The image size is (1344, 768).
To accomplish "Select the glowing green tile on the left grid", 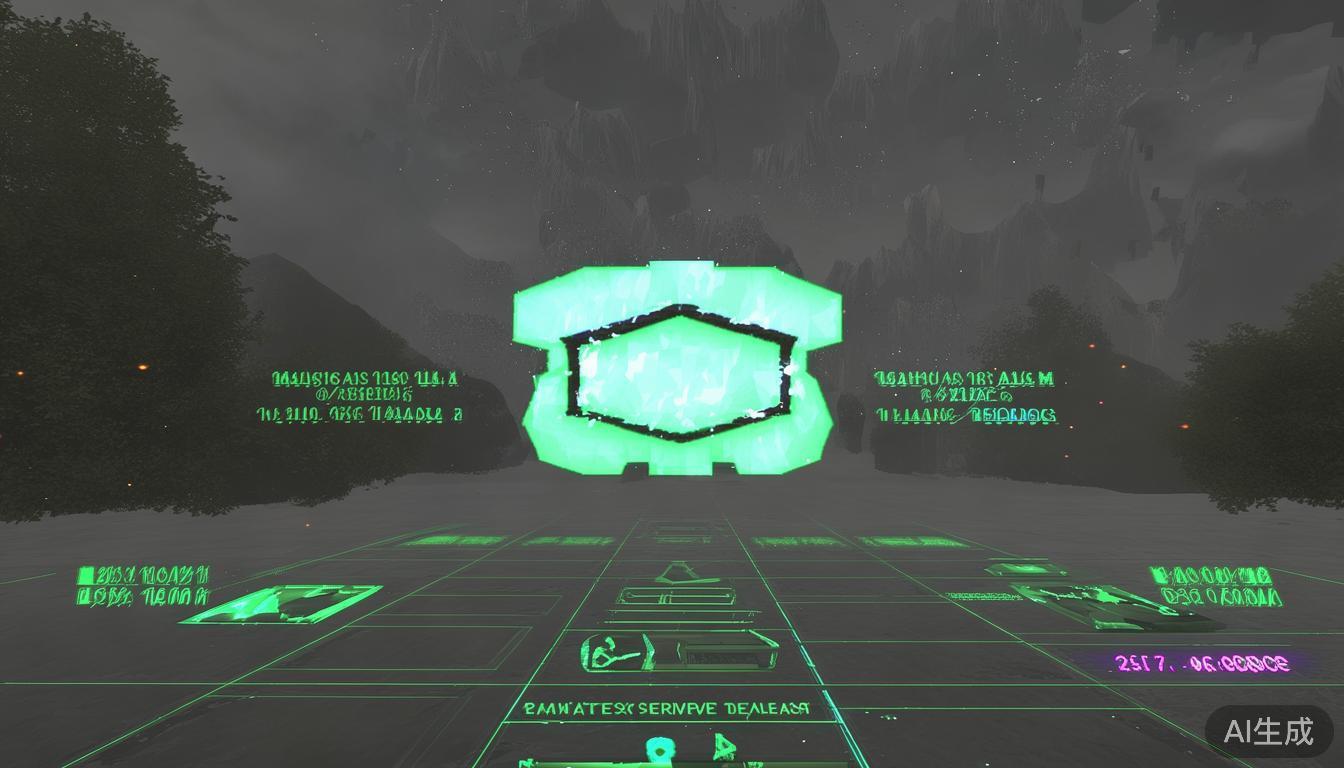I will tap(281, 604).
